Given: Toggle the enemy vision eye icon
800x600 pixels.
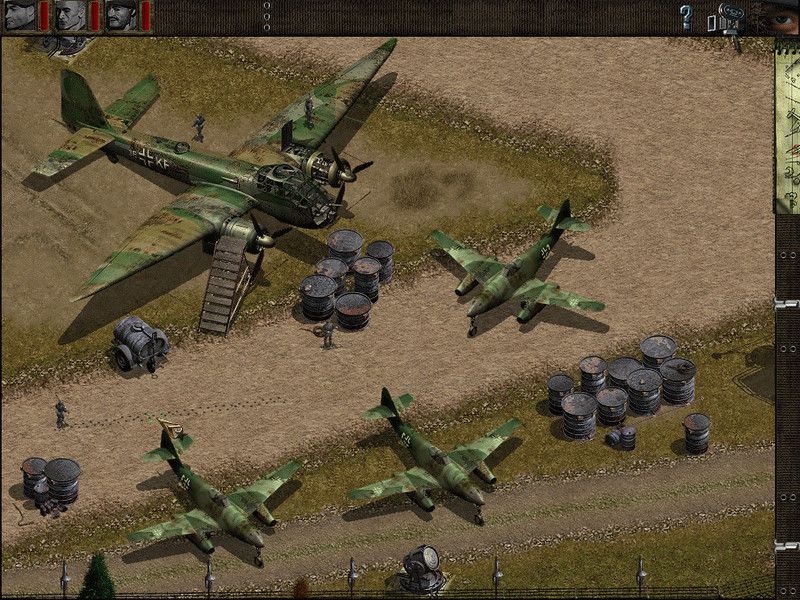Looking at the screenshot, I should point(782,17).
